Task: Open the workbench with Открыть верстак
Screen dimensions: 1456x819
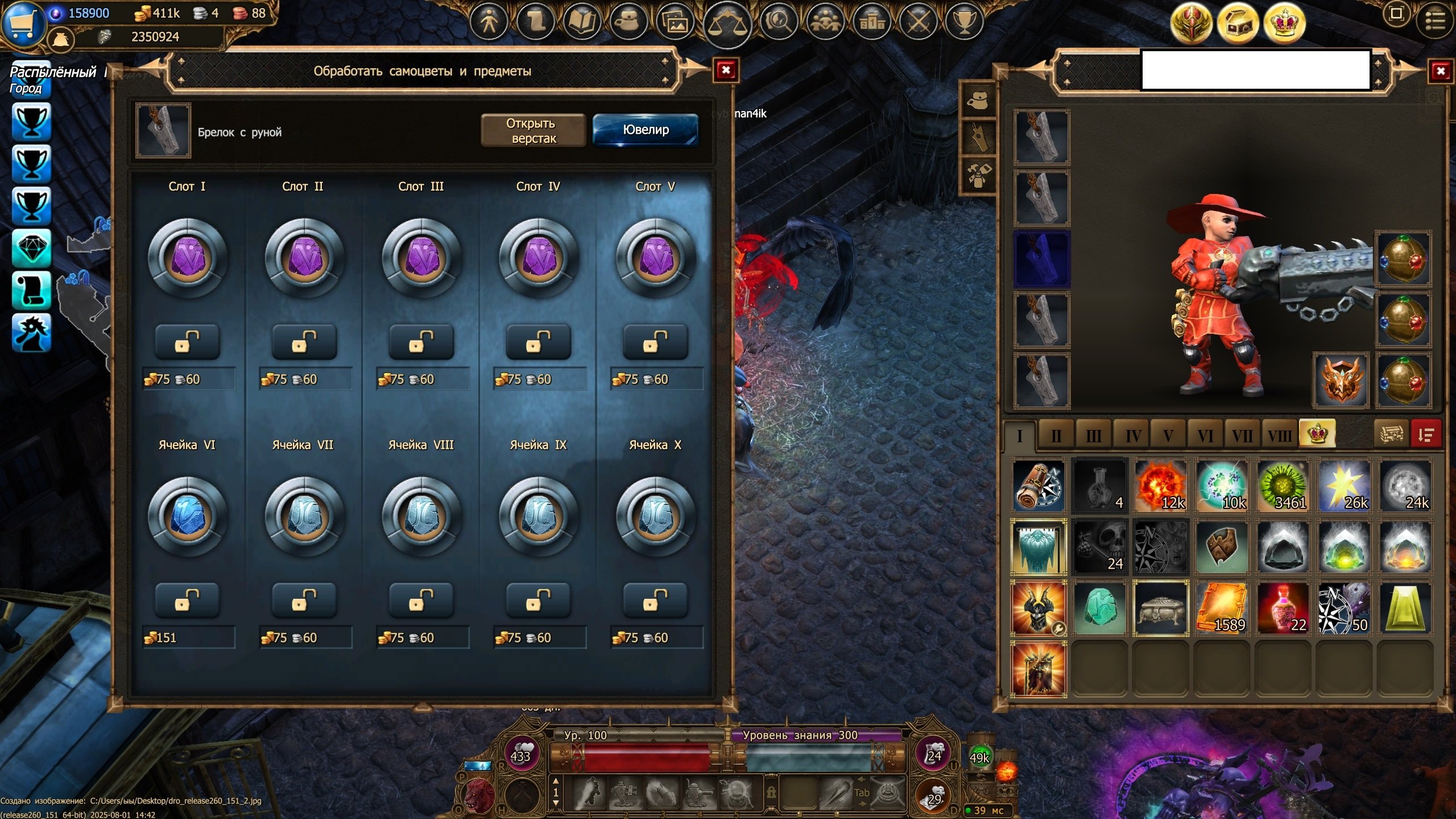Action: click(533, 130)
